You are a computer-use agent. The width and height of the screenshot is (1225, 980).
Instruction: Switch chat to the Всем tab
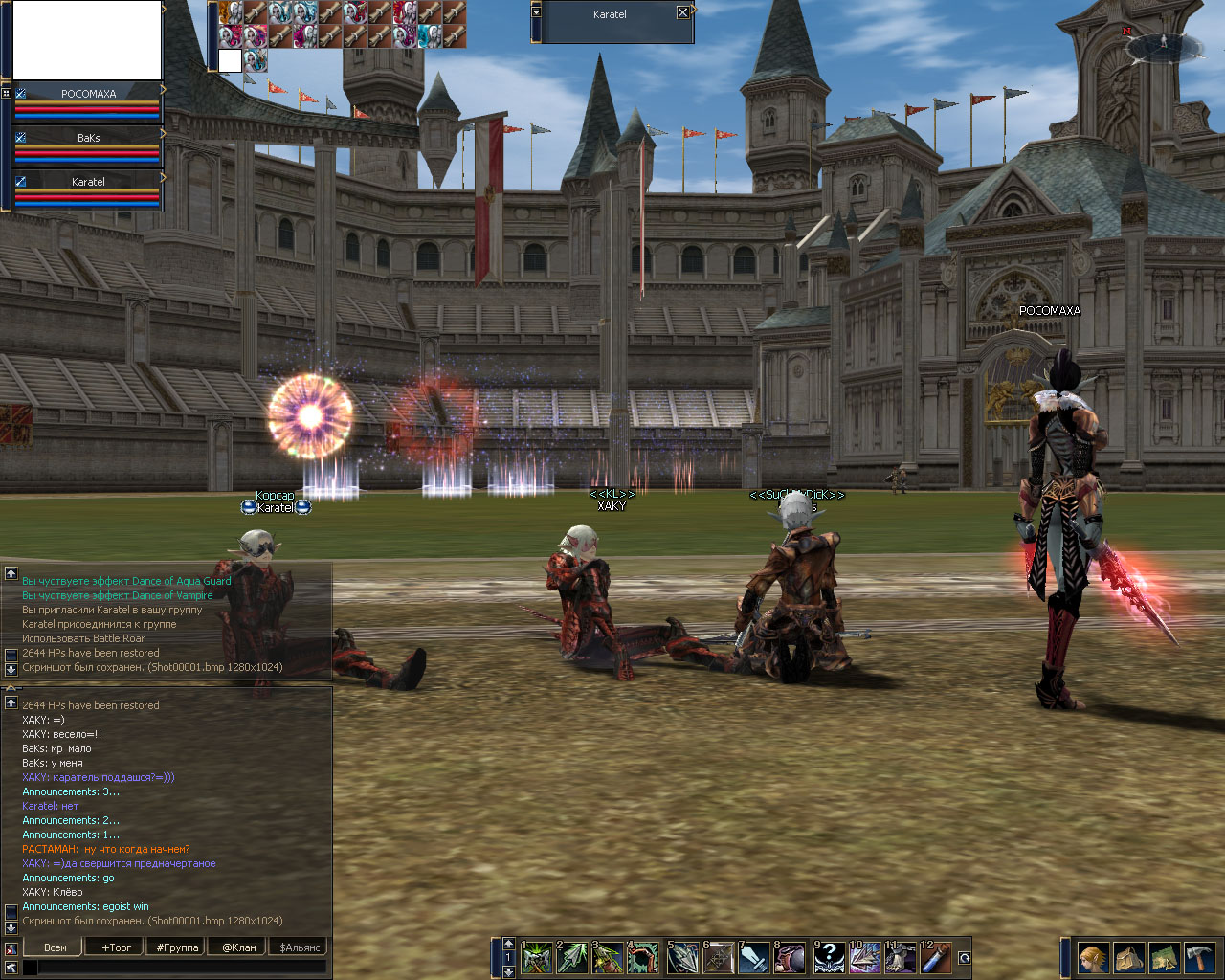point(56,947)
